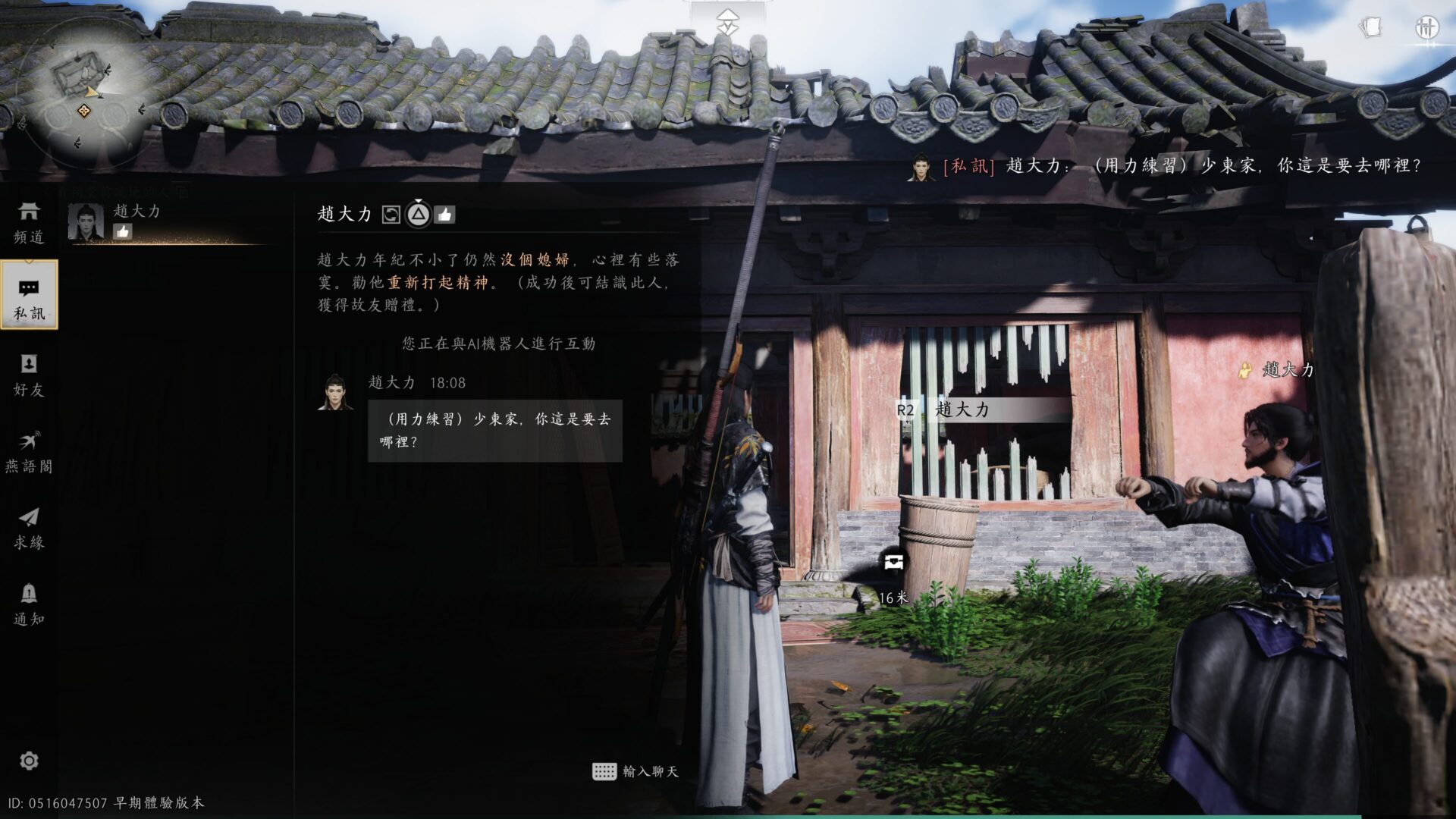Open the 頻道 channel tab
Image resolution: width=1456 pixels, height=819 pixels.
(x=29, y=221)
